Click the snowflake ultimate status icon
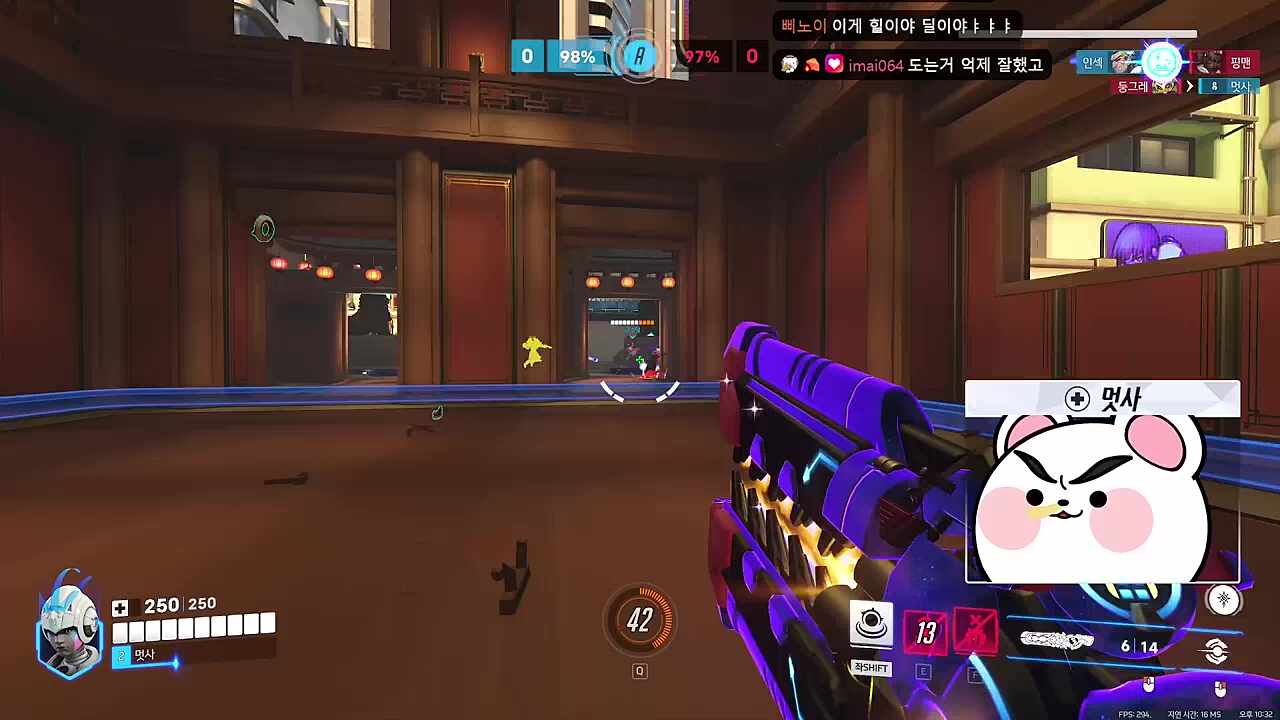The image size is (1280, 720). pyautogui.click(x=1224, y=598)
